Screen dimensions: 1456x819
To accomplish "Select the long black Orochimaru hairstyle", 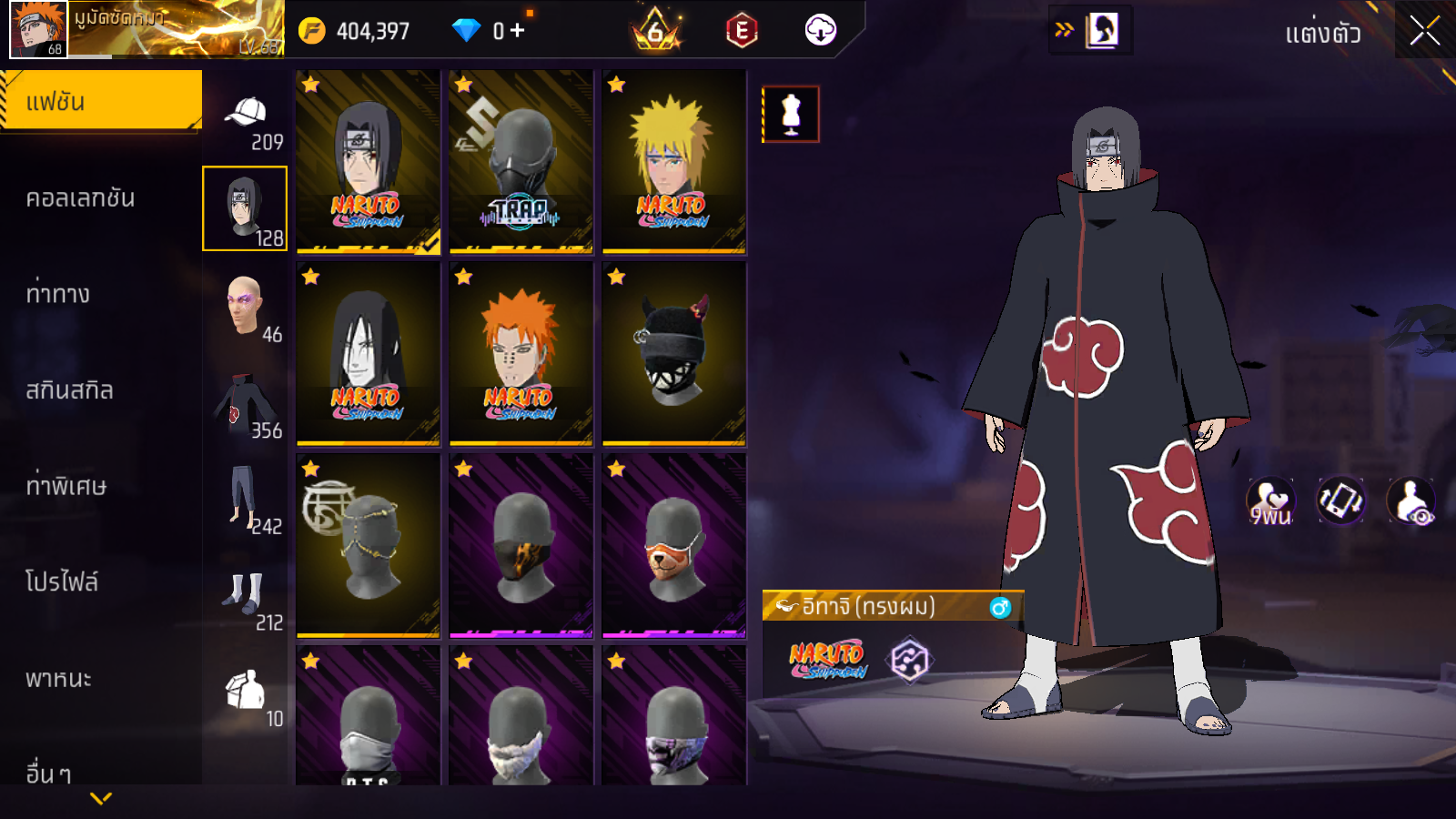I will point(368,353).
